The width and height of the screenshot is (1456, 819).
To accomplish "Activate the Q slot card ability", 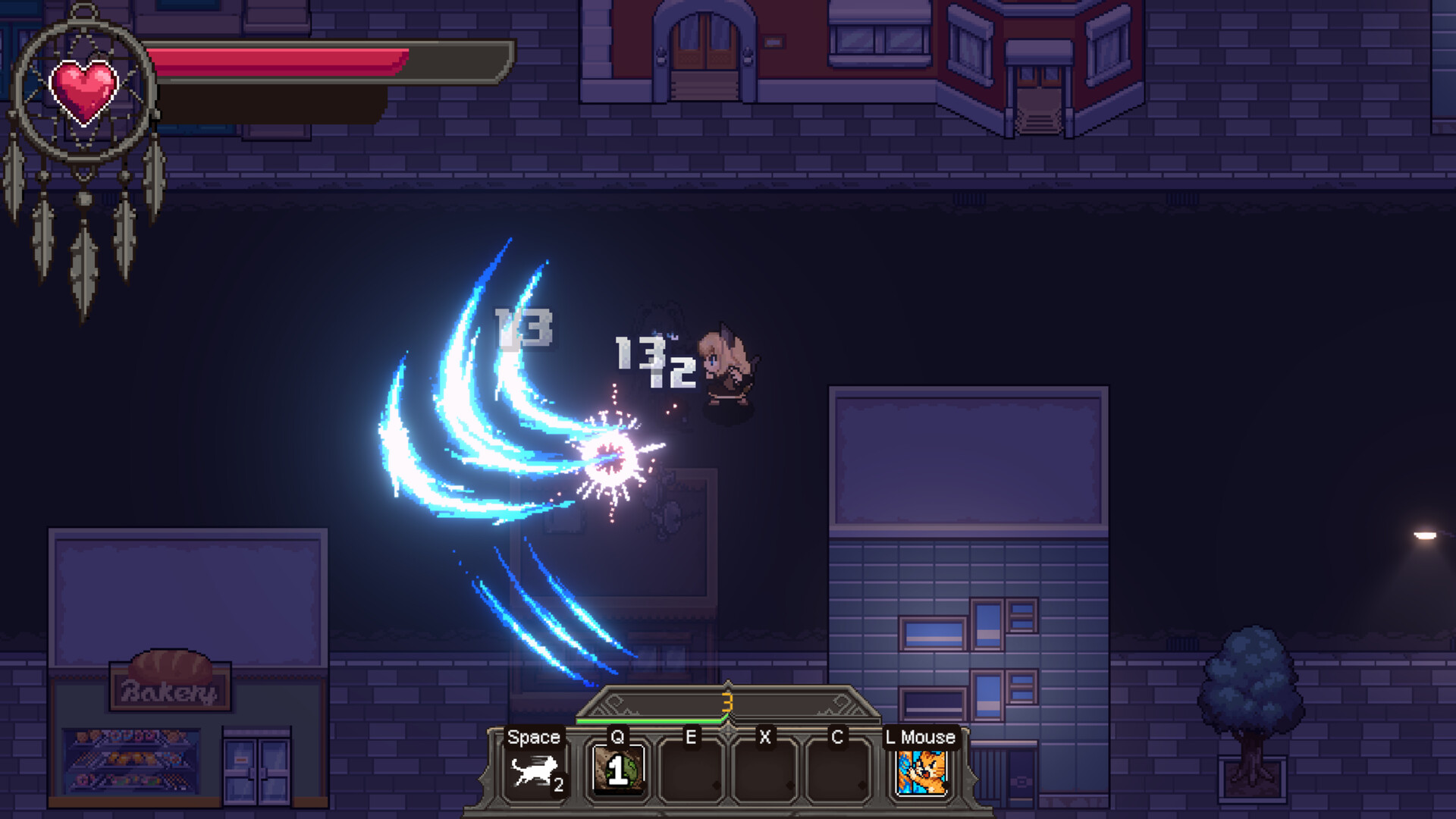I will click(618, 770).
